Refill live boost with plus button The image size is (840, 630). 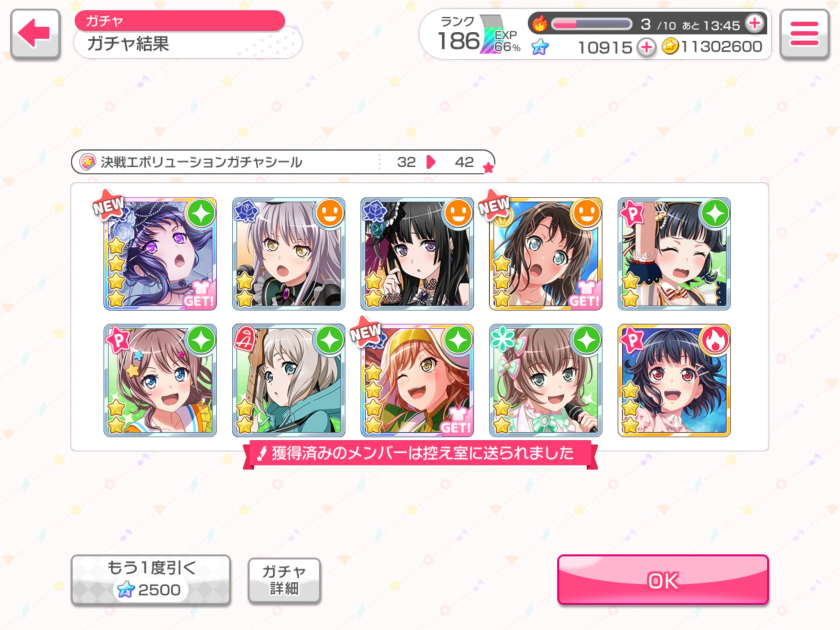click(x=754, y=23)
